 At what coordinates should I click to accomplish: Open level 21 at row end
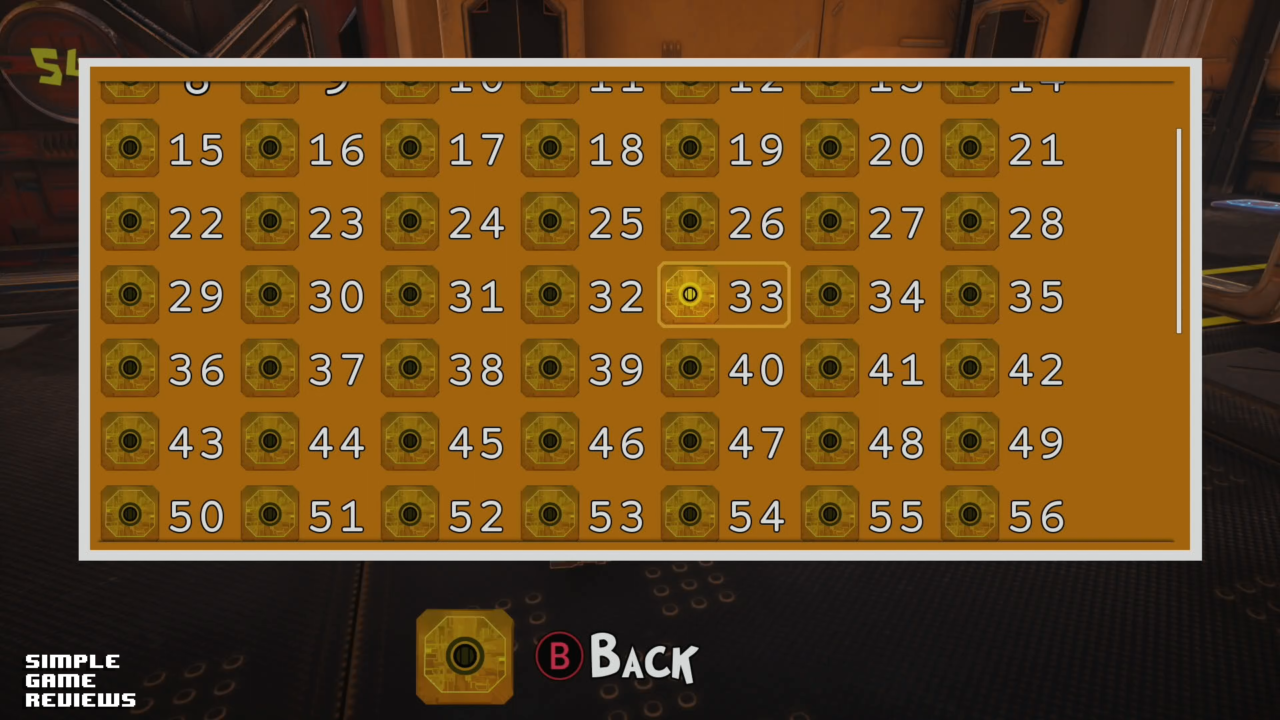click(x=1000, y=150)
